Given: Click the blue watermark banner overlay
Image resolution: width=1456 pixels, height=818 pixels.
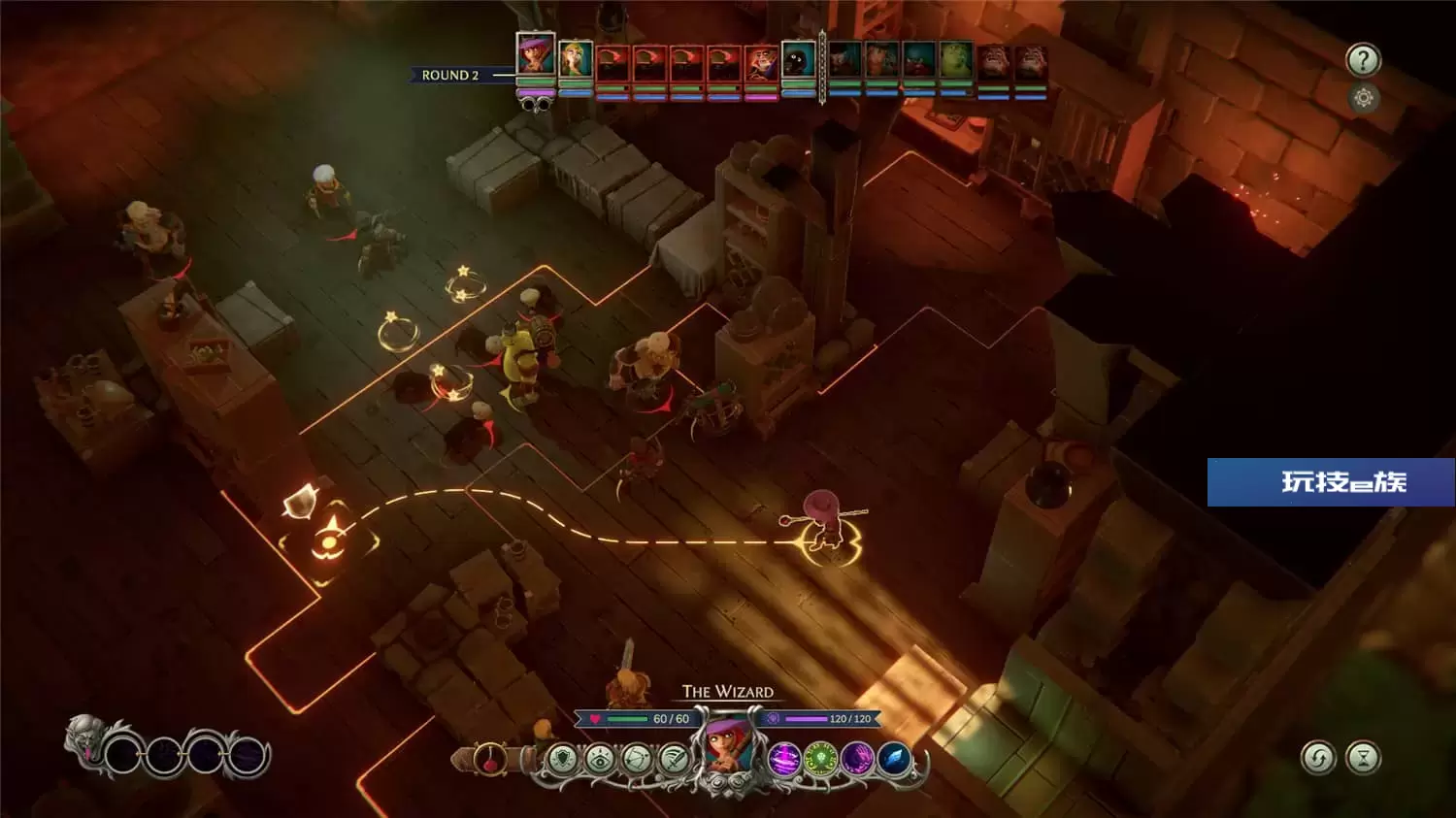Looking at the screenshot, I should (x=1331, y=482).
